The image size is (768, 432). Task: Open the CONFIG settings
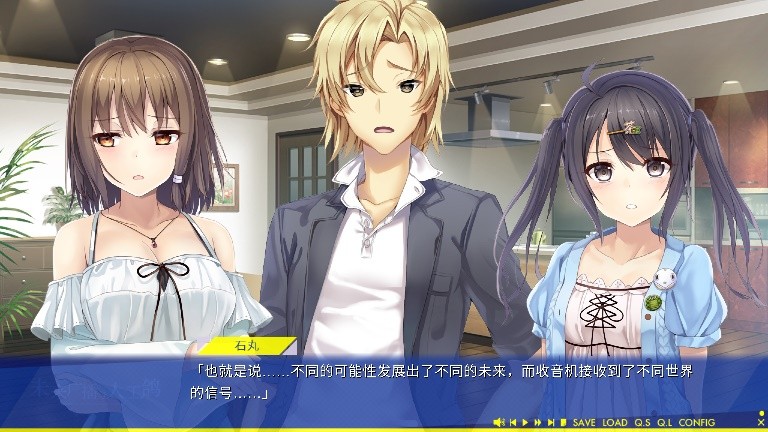click(x=697, y=423)
